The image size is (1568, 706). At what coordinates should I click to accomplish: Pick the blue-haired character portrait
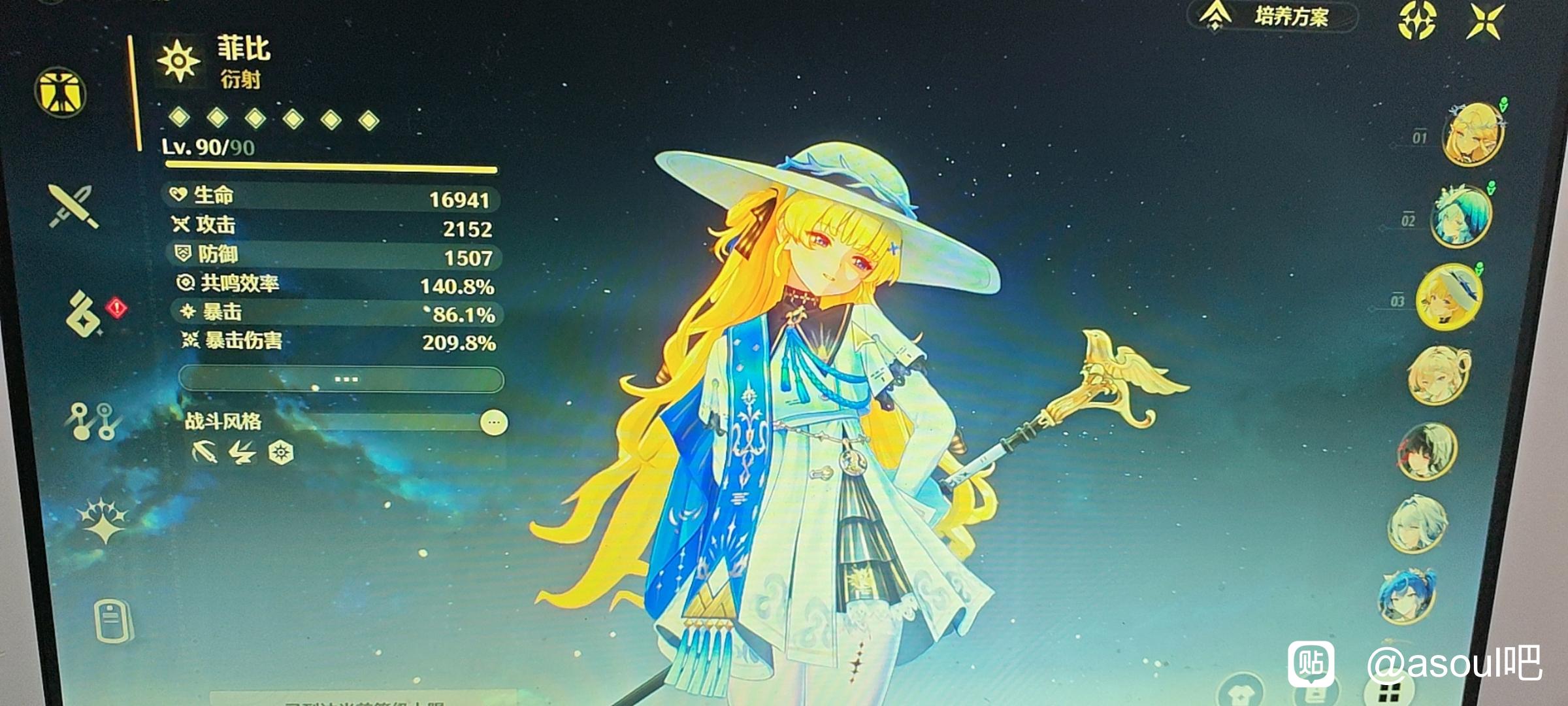(1407, 596)
